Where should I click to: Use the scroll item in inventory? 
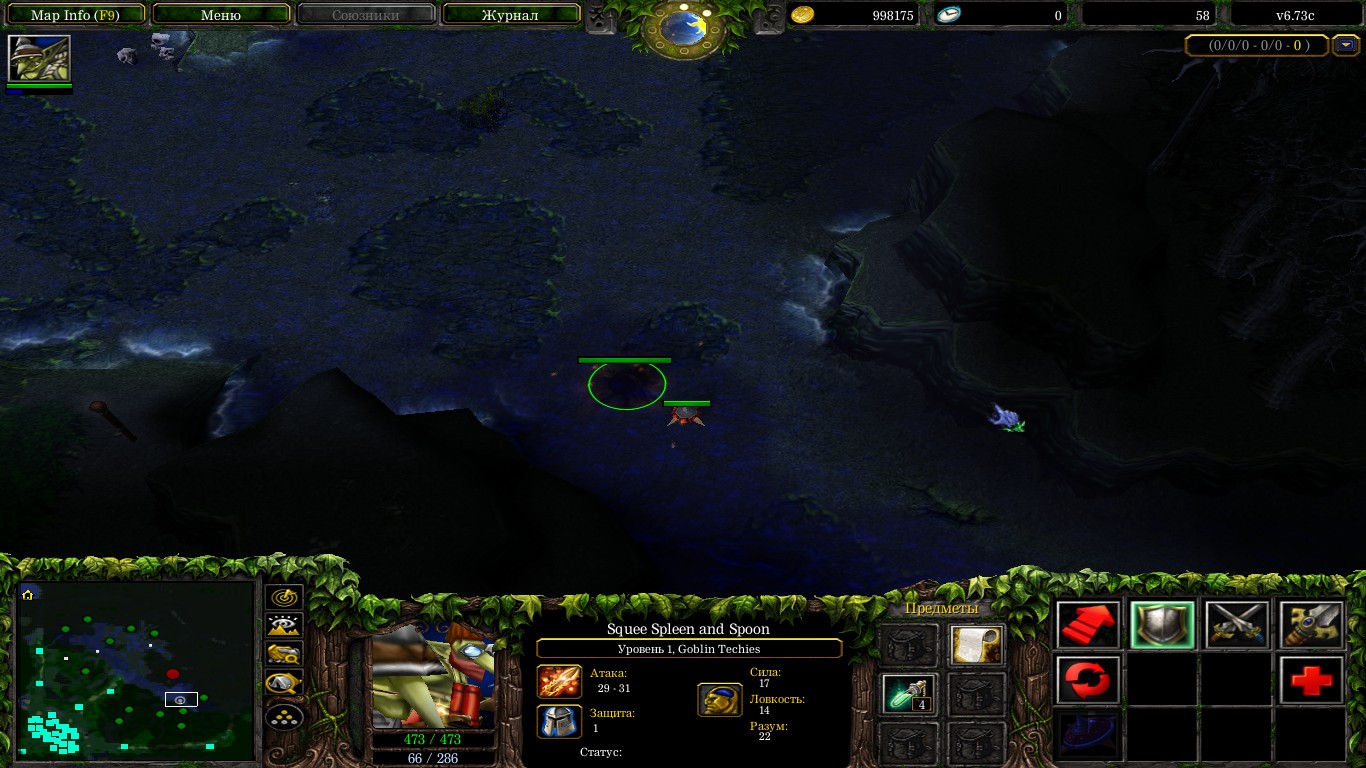pos(976,646)
